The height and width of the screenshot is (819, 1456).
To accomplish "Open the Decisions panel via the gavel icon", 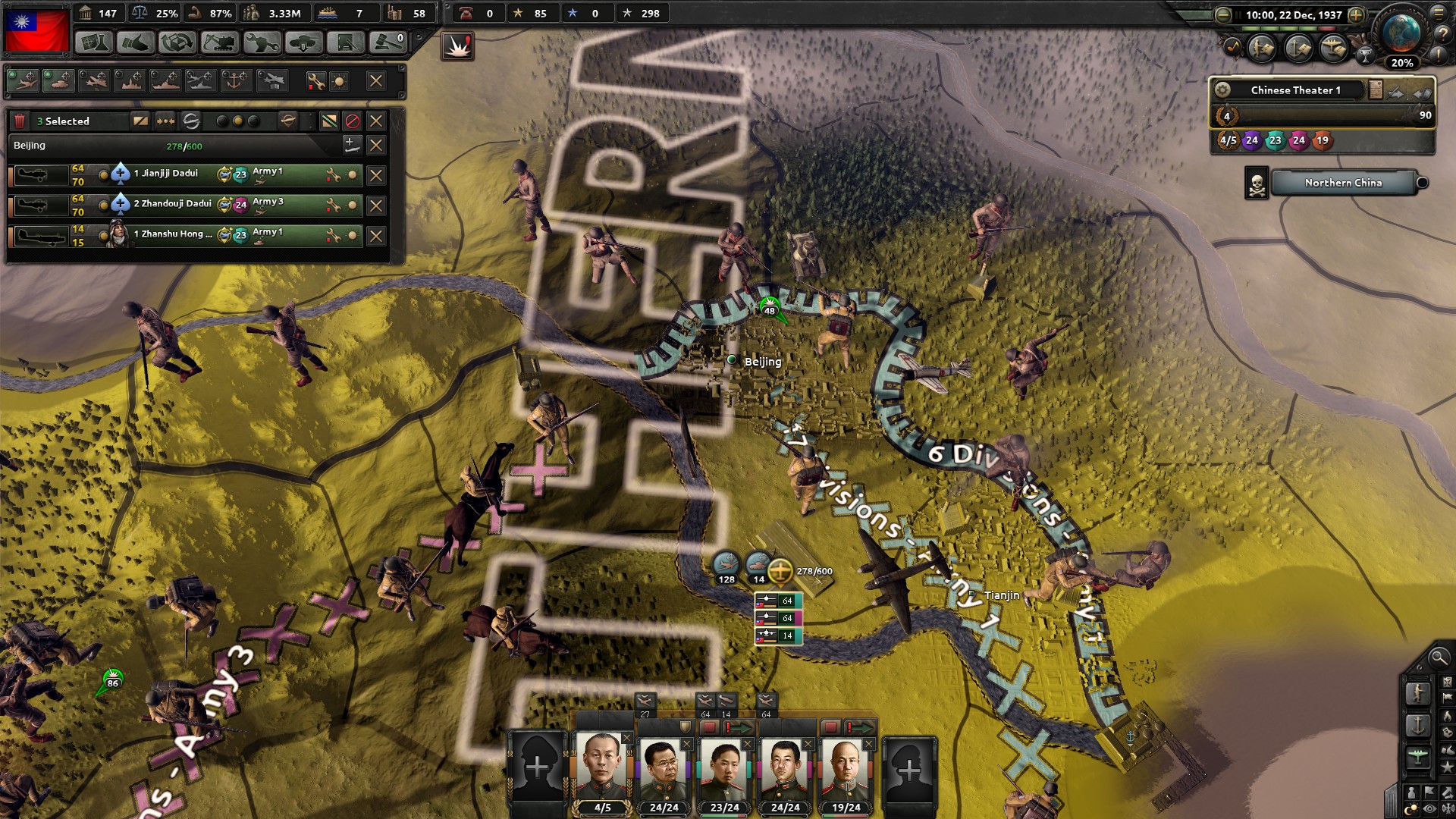I will 389,42.
